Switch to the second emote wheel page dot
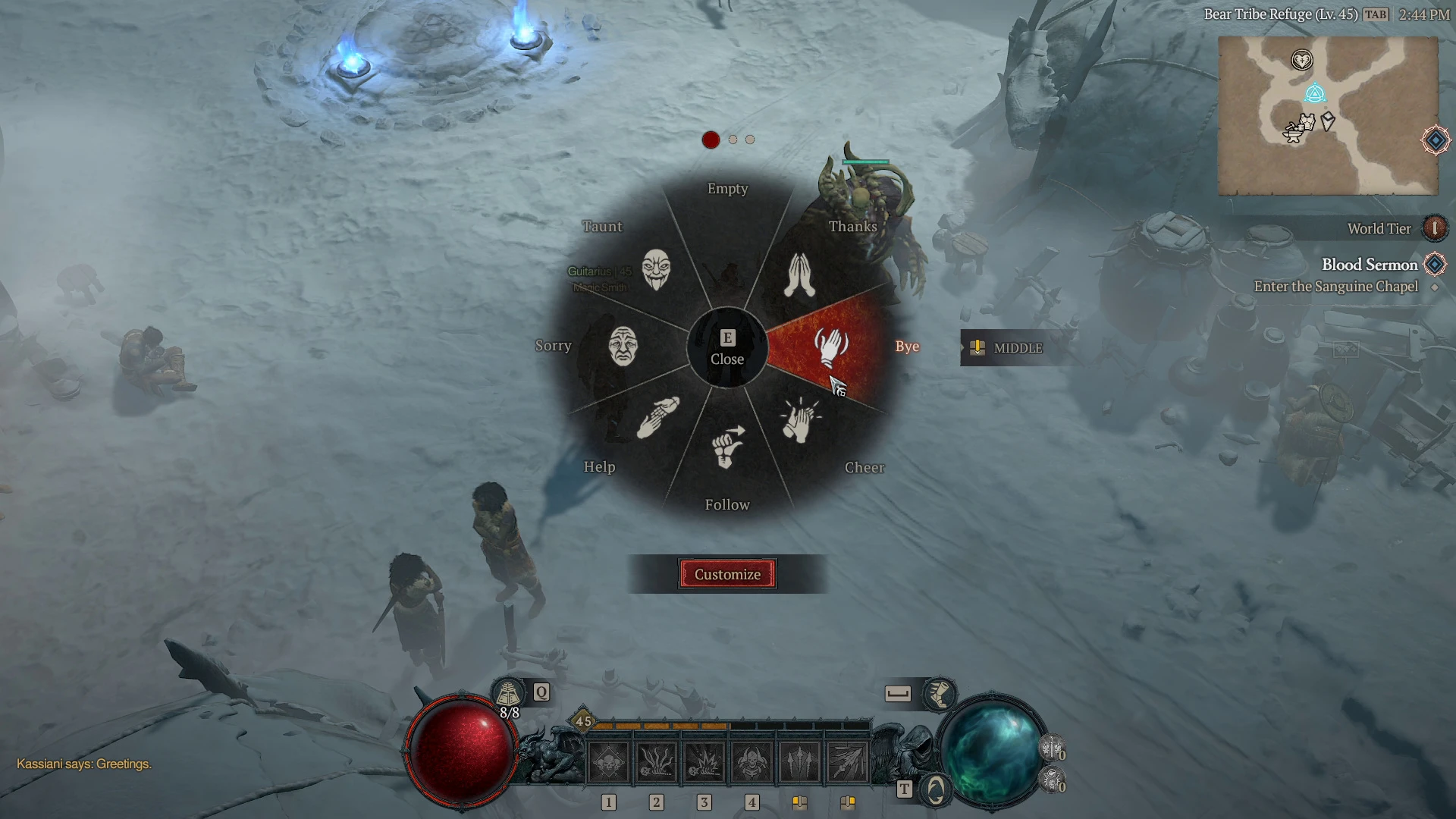This screenshot has height=819, width=1456. pyautogui.click(x=733, y=140)
